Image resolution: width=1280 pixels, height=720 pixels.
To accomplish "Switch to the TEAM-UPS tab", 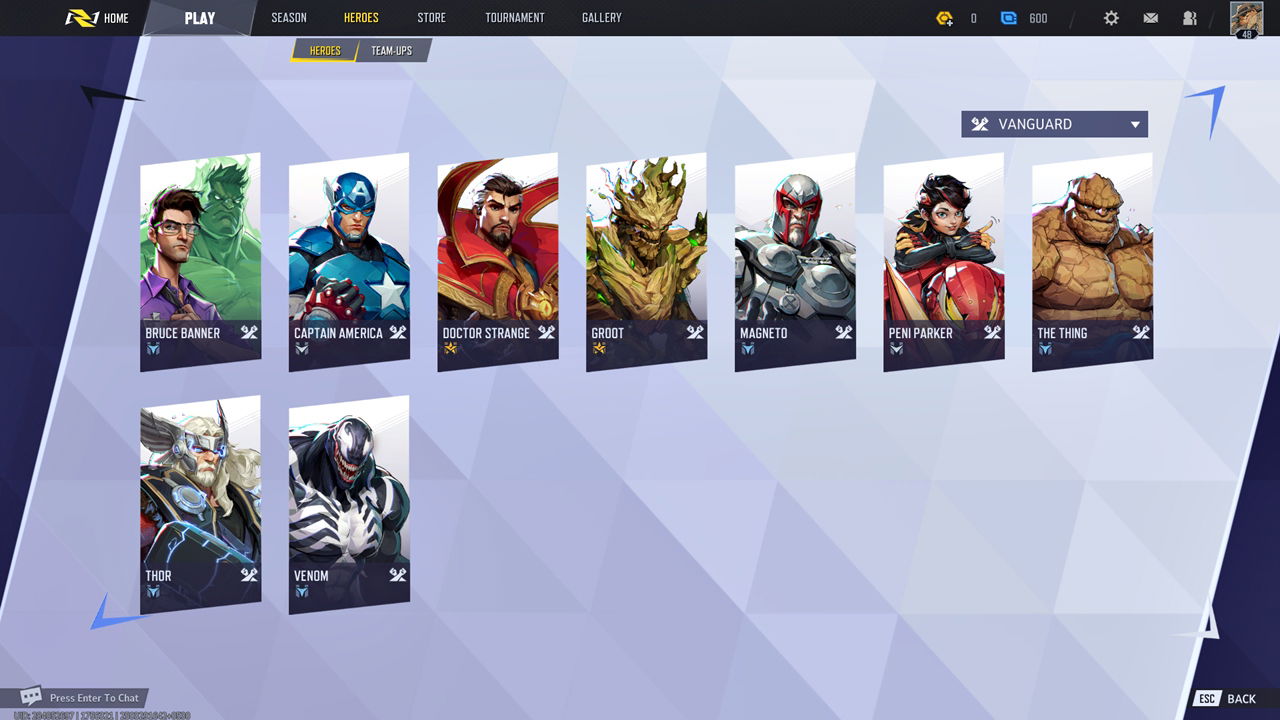I will [x=392, y=50].
